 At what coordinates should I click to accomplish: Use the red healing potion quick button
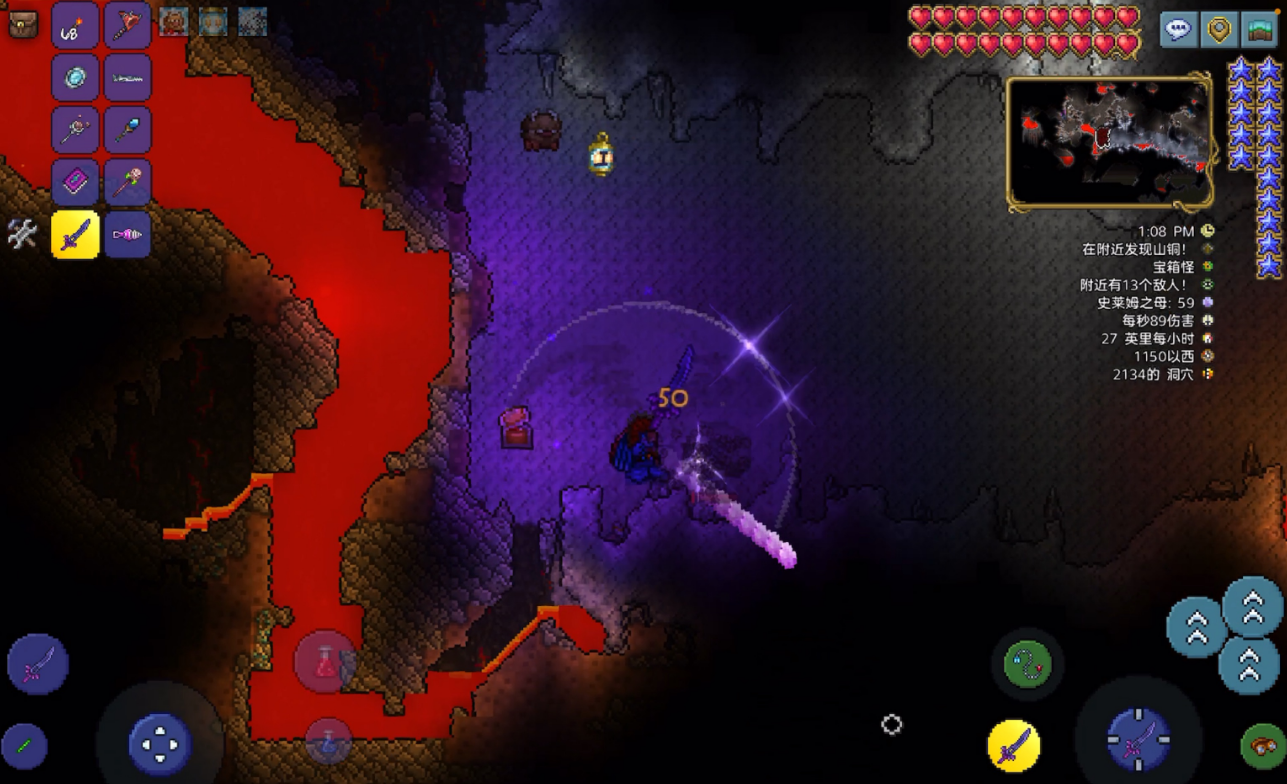tap(325, 661)
